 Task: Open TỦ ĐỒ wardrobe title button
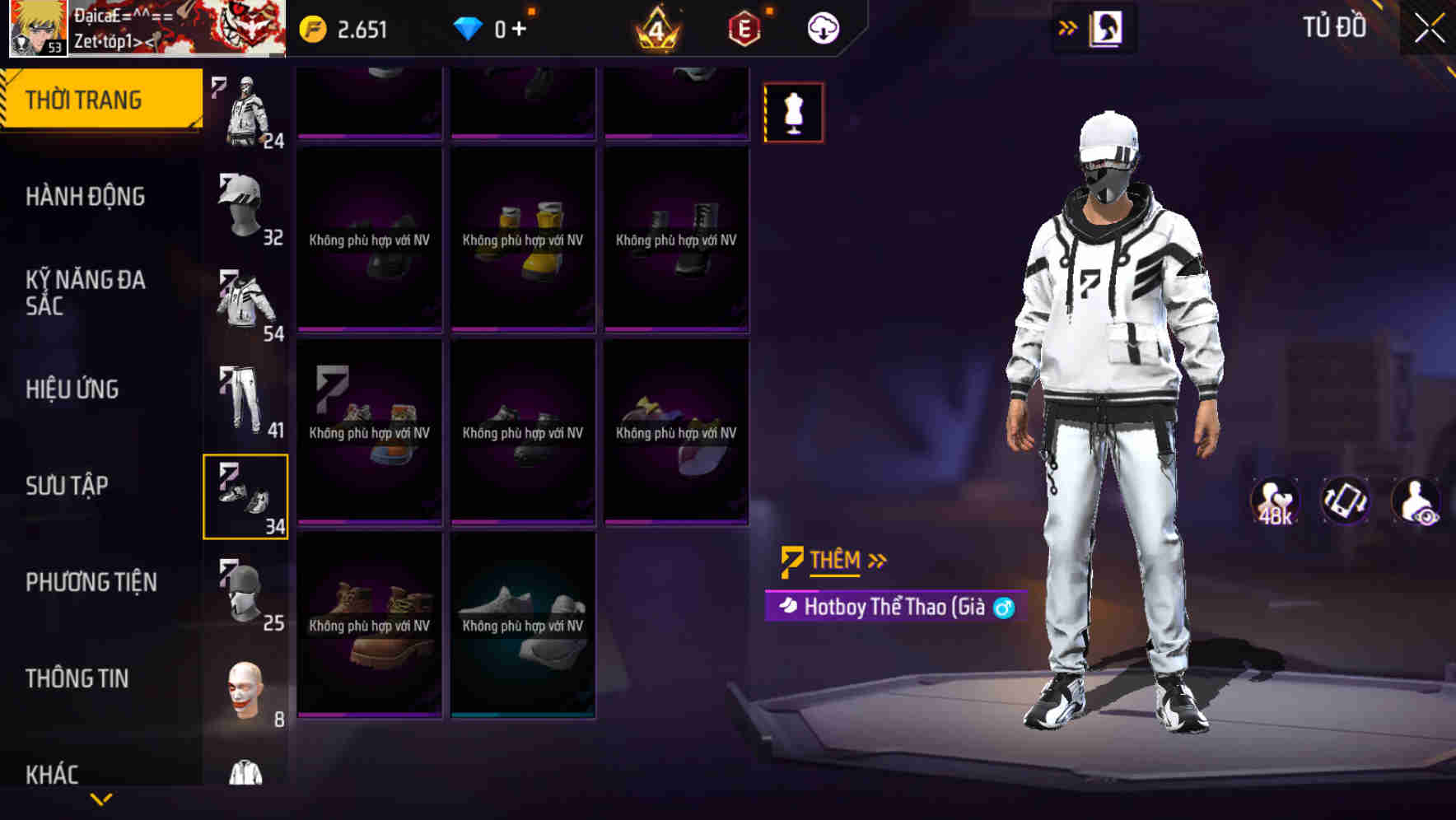pos(1334,26)
